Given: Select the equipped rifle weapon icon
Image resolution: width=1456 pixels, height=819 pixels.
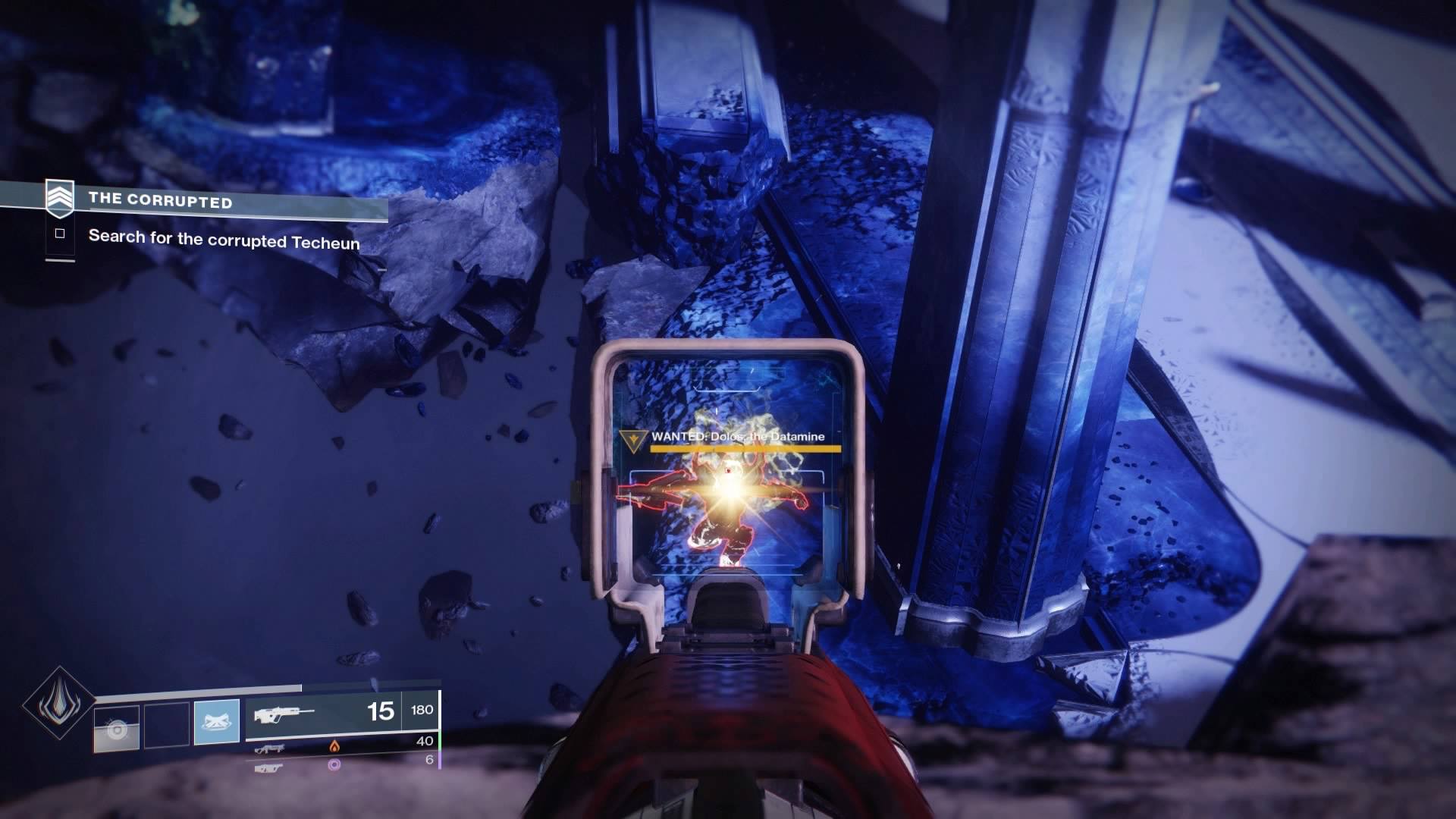Looking at the screenshot, I should click(x=284, y=714).
